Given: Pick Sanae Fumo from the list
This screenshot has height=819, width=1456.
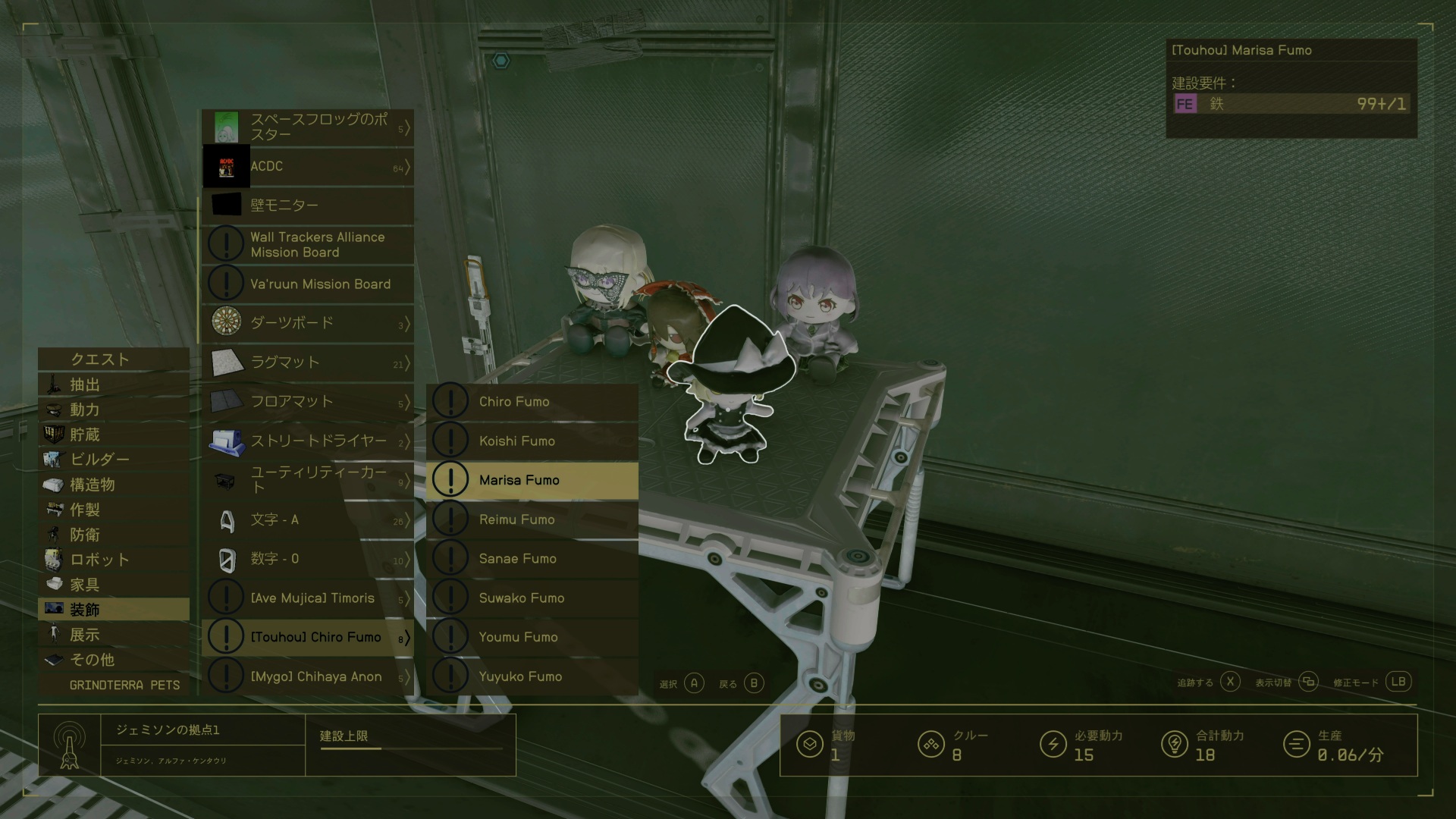Looking at the screenshot, I should click(x=531, y=559).
